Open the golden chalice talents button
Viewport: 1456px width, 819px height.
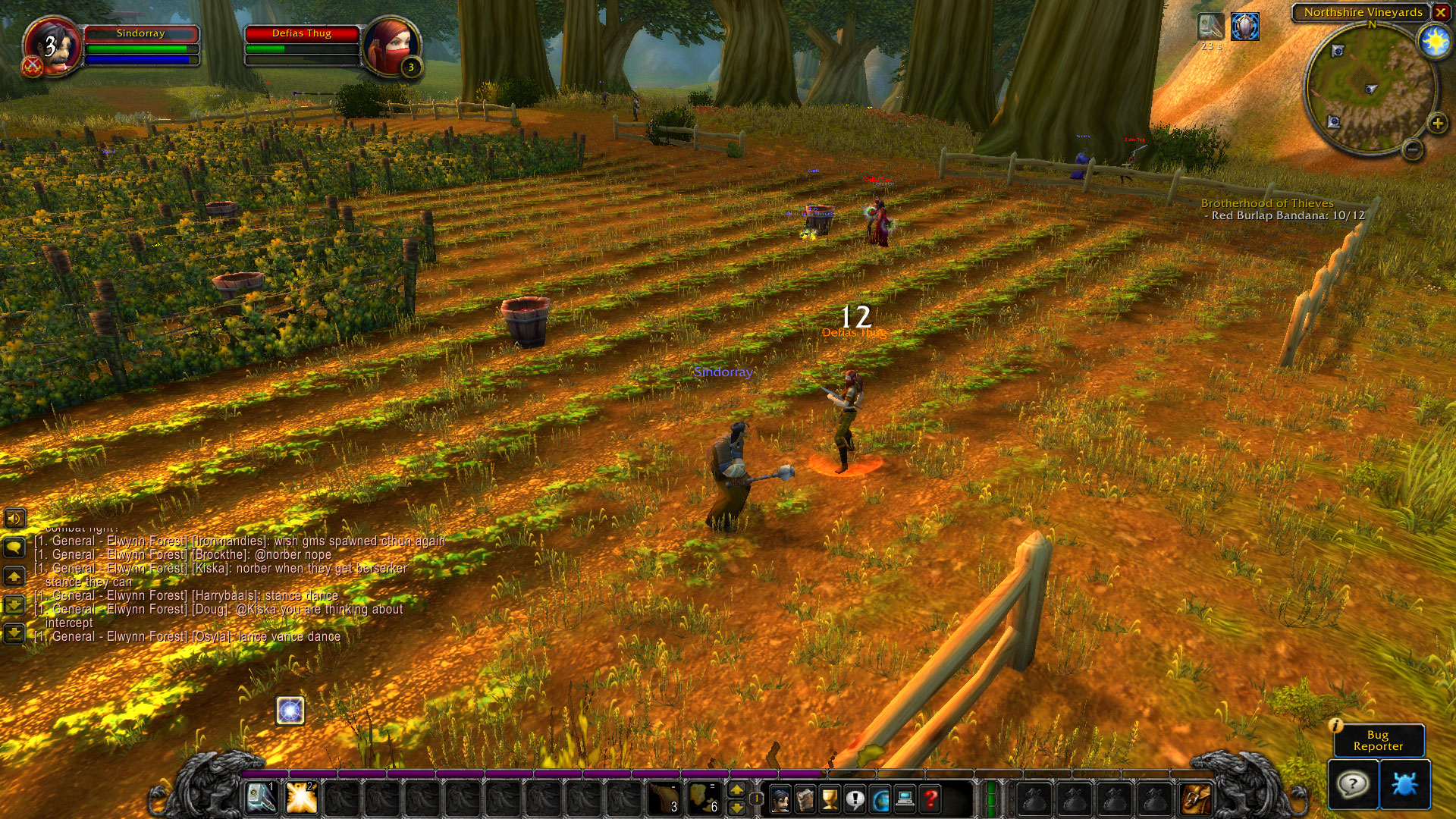(x=830, y=799)
